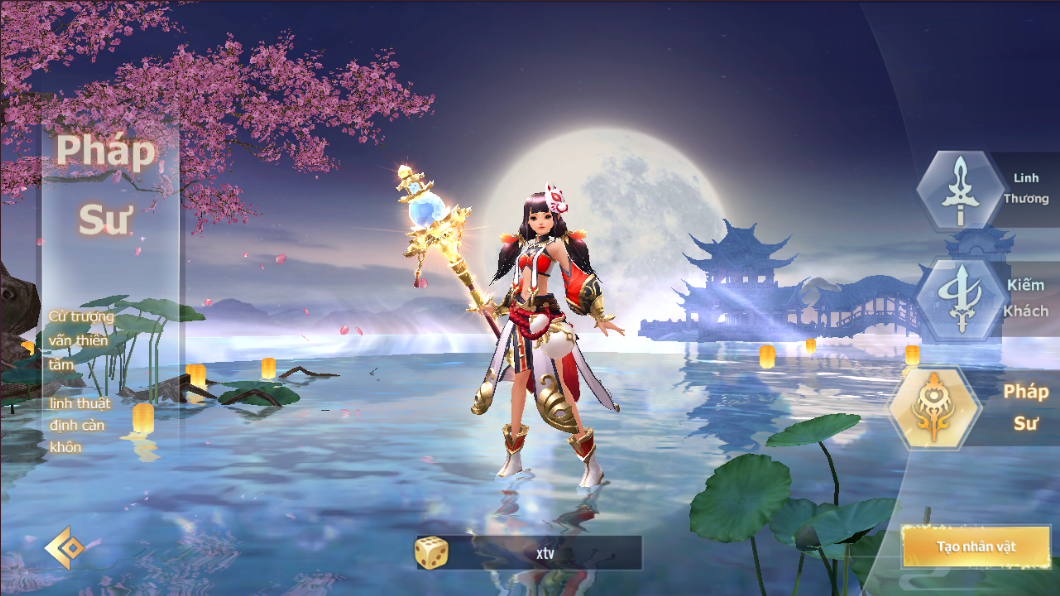The height and width of the screenshot is (596, 1060).
Task: Choose the Kiếm Khách class
Action: [x=961, y=298]
